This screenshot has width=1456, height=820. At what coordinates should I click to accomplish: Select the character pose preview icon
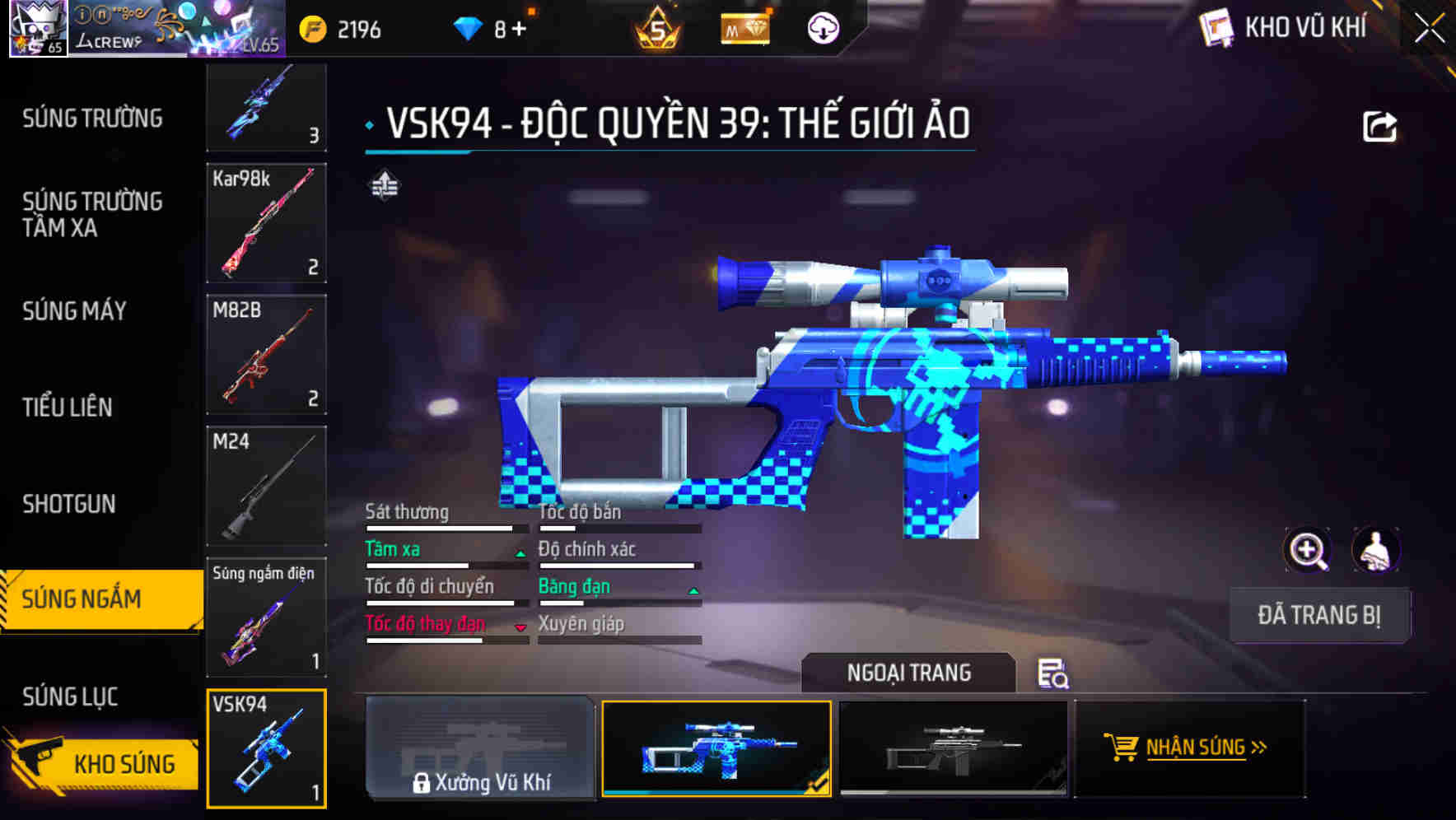pyautogui.click(x=1374, y=550)
